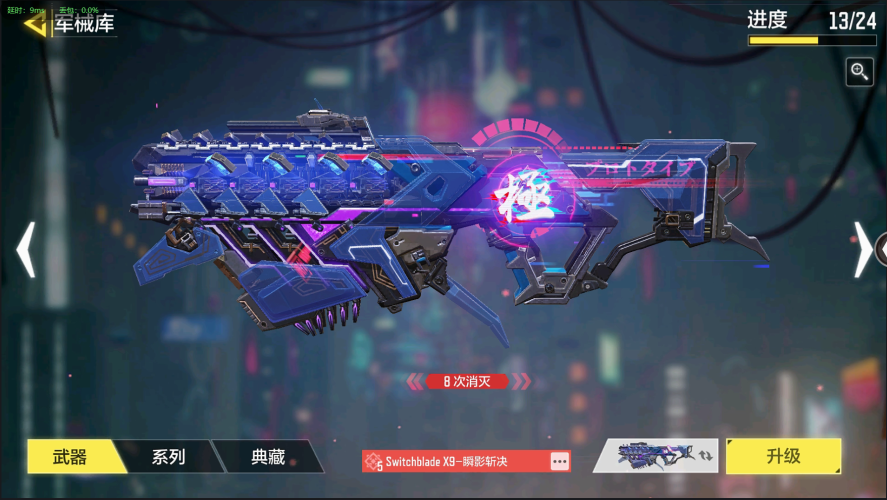This screenshot has width=887, height=500.
Task: Show the previous weapon with left arrow
Action: tap(26, 249)
